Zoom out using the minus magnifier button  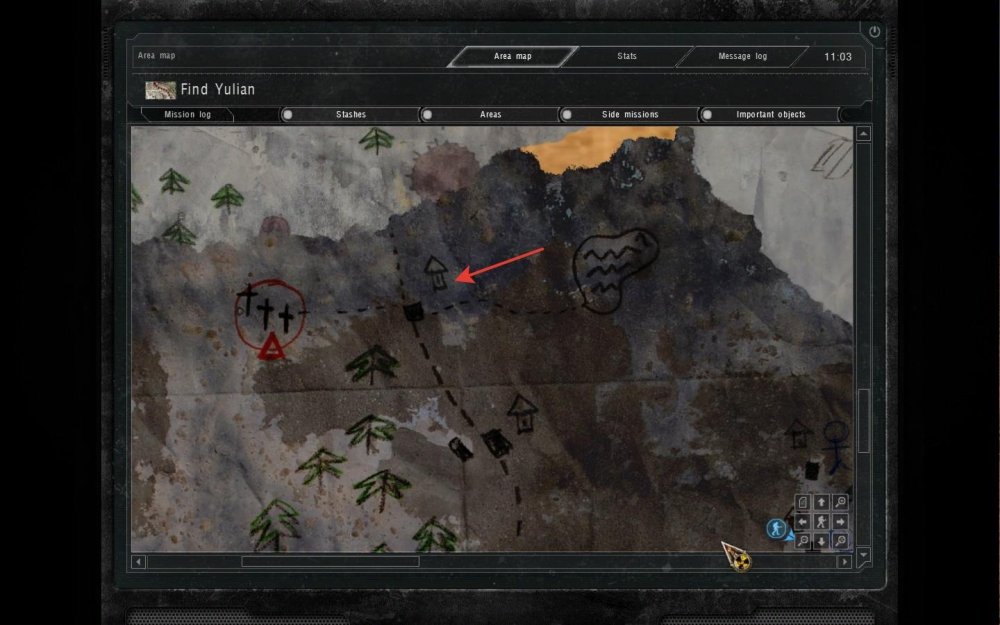click(x=803, y=541)
